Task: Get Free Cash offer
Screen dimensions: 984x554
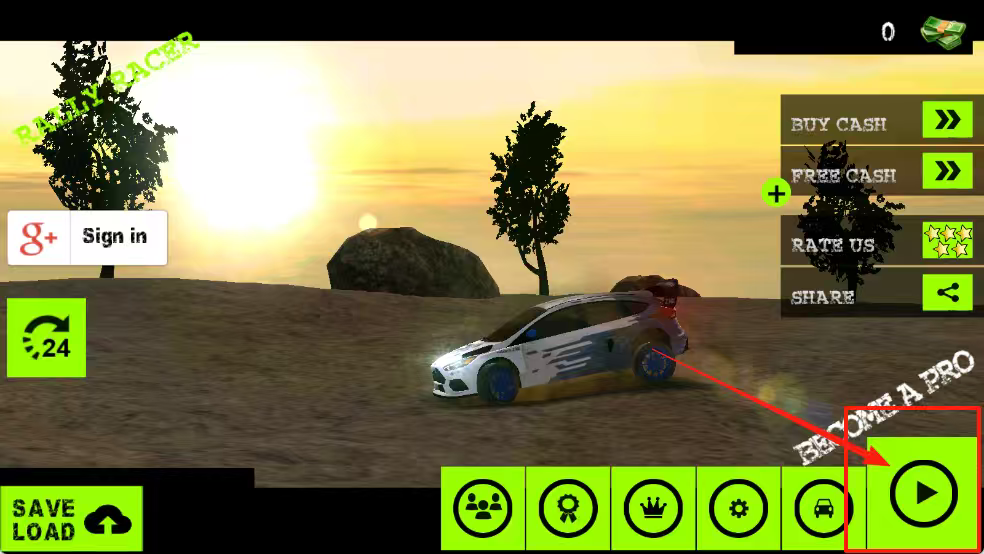Action: pos(877,173)
